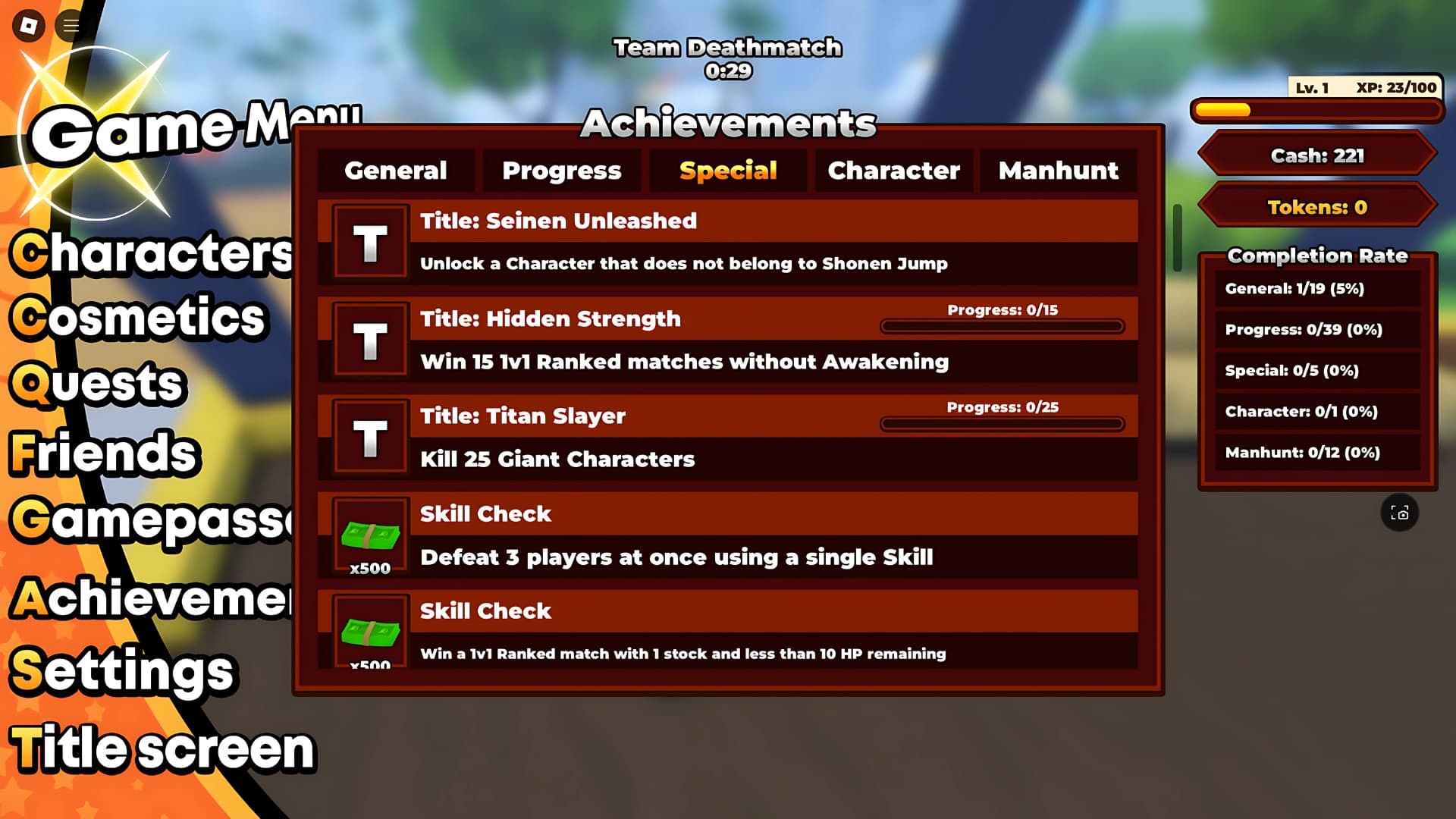Click the Titan Slayer progress bar

tap(1003, 425)
